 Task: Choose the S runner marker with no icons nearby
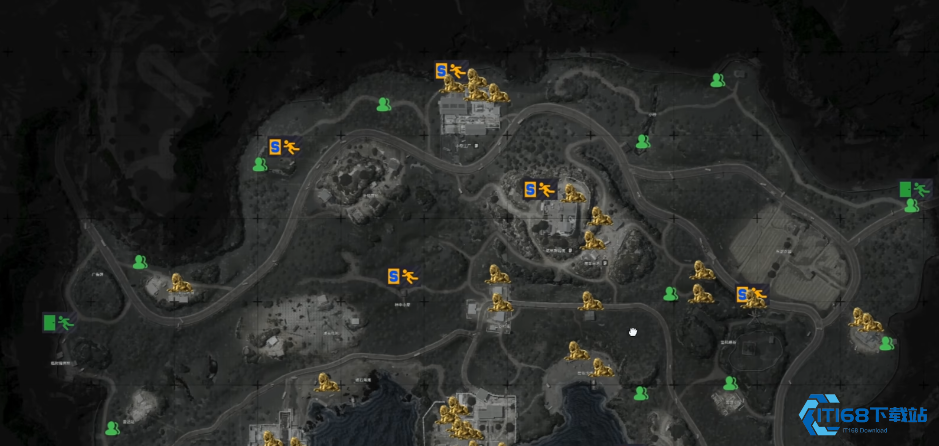[x=401, y=276]
